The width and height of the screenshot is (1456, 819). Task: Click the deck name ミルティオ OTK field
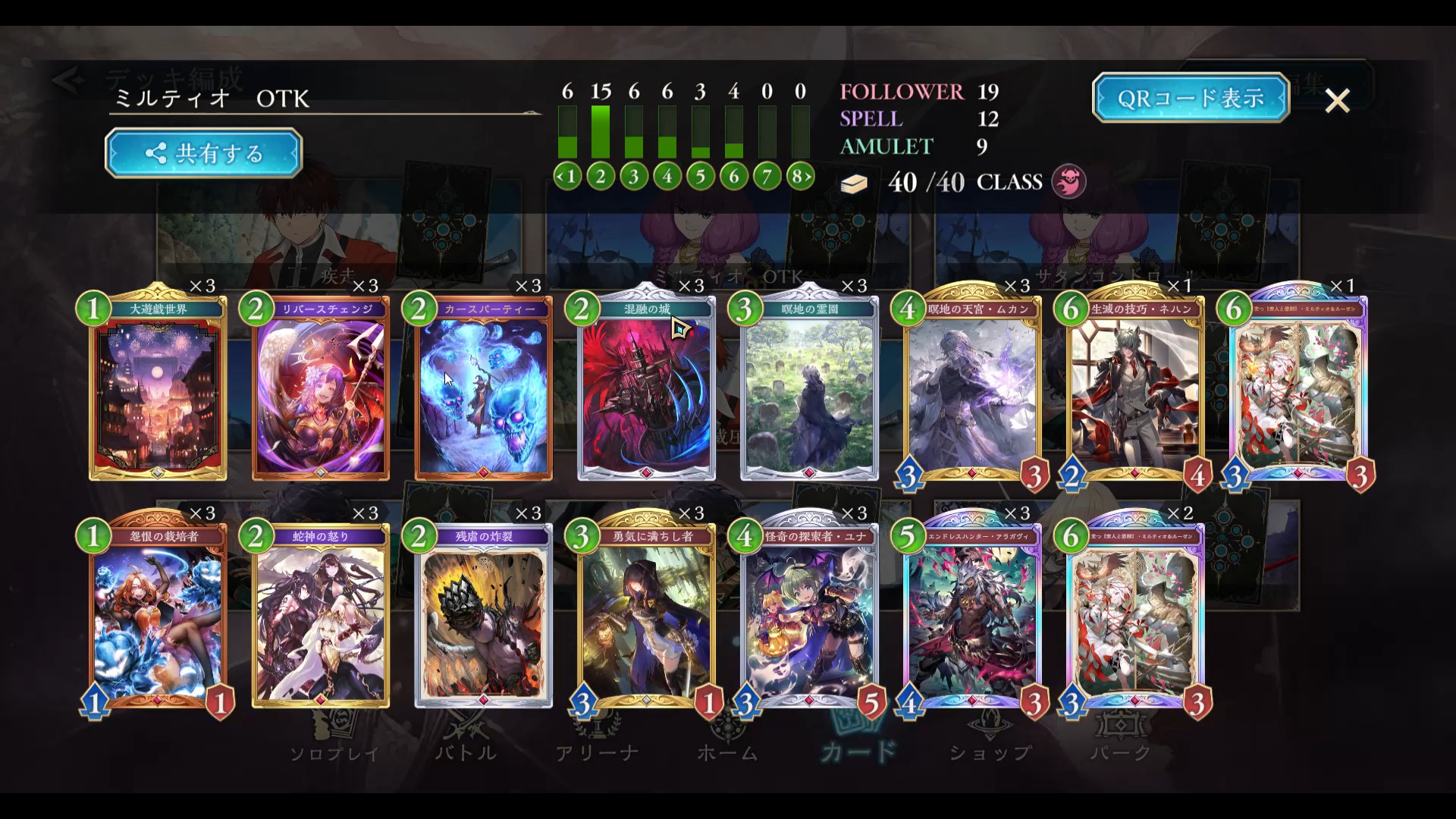[x=325, y=99]
